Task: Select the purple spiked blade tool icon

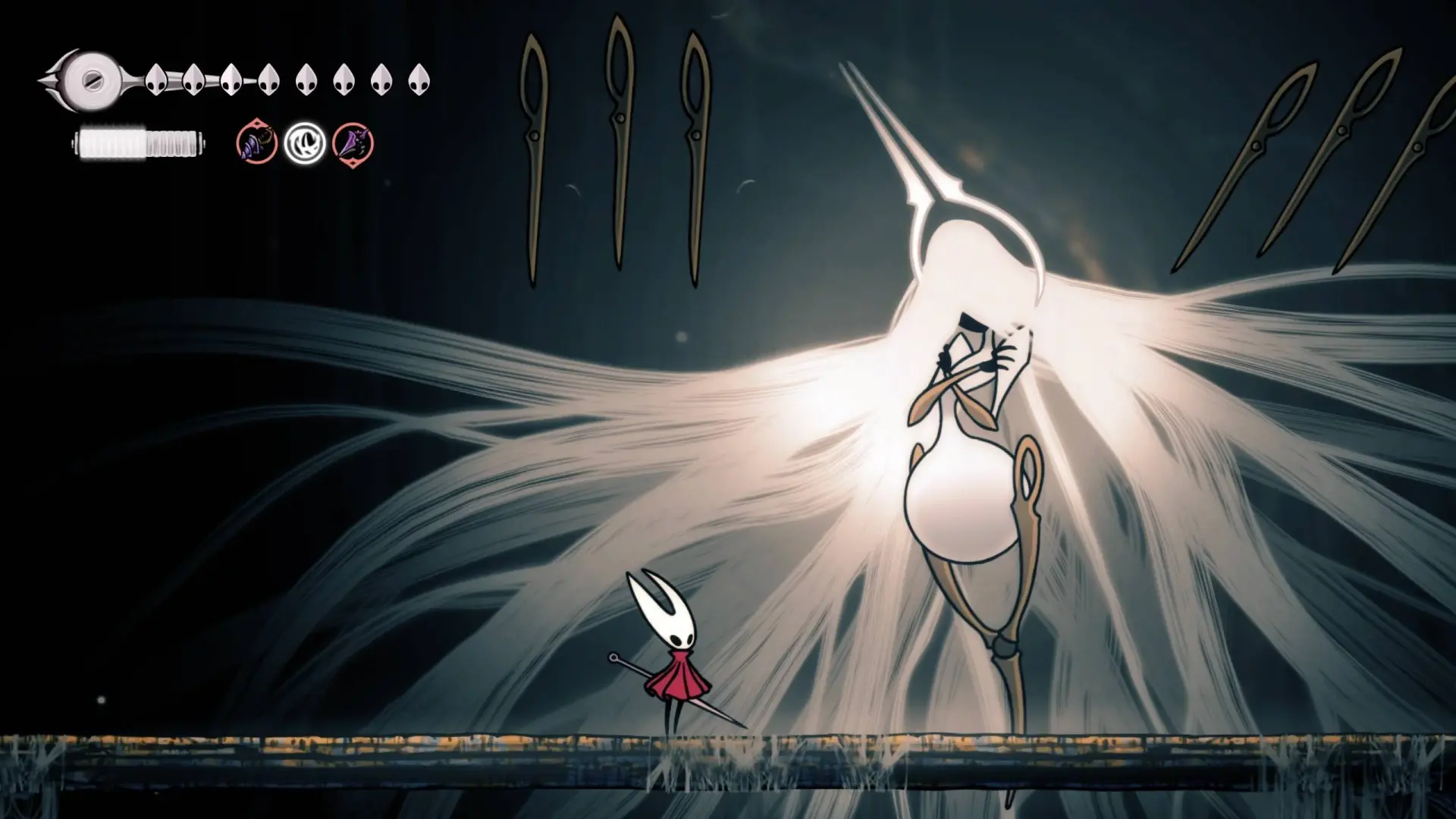Action: pos(353,143)
